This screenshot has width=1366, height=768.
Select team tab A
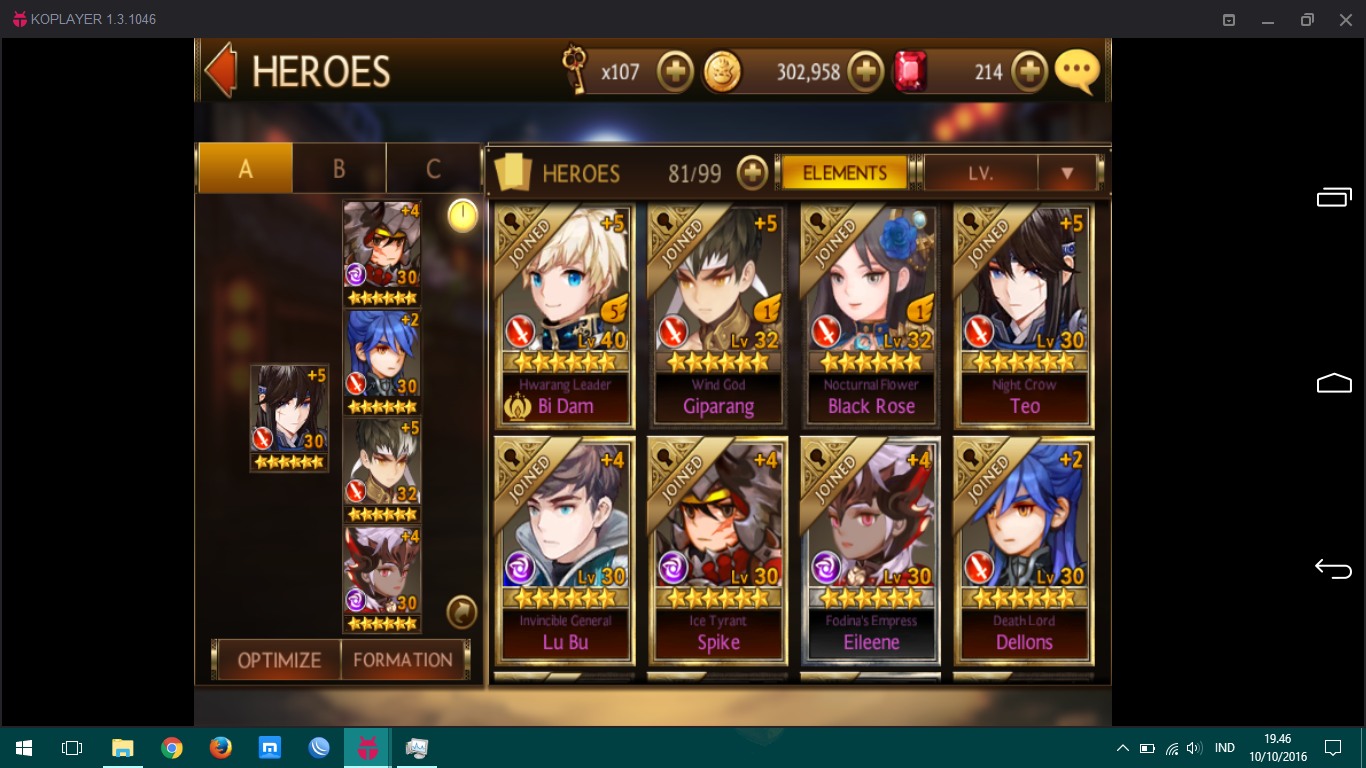[245, 169]
